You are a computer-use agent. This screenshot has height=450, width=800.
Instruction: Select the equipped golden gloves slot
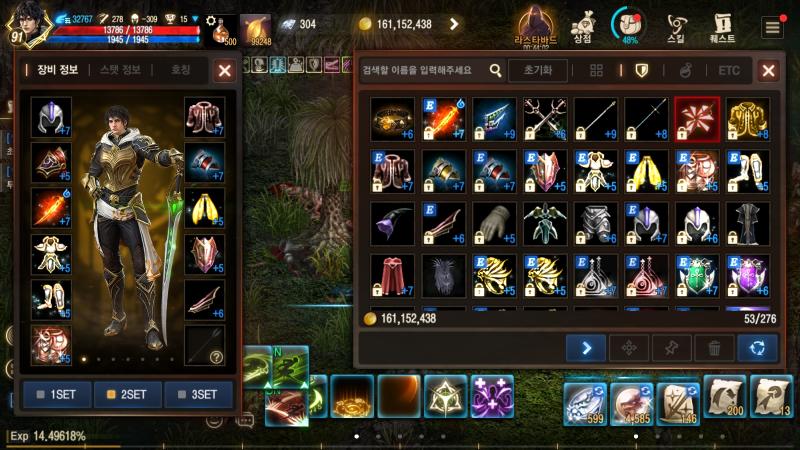204,208
